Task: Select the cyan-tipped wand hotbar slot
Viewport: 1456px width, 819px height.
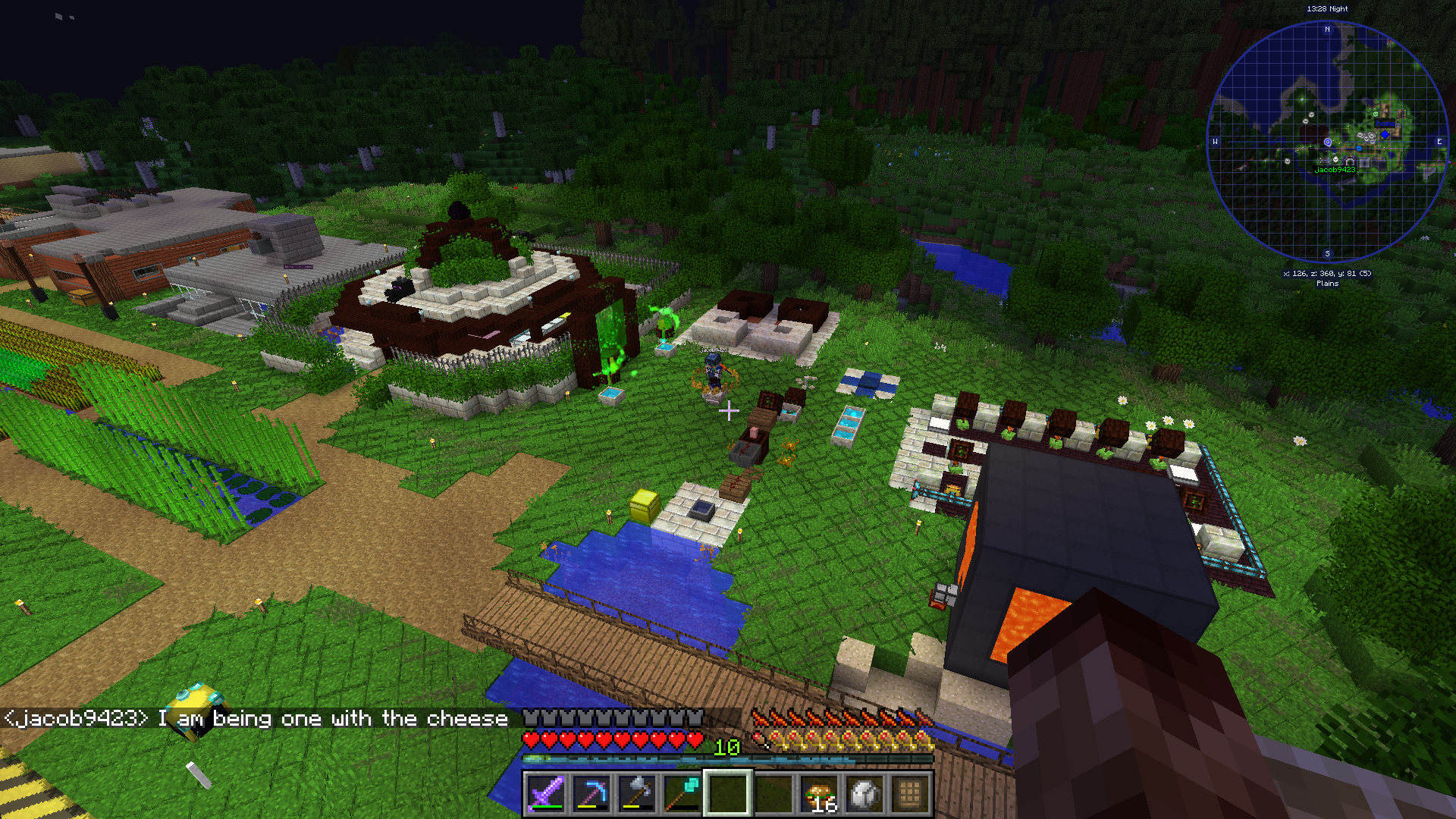Action: tap(682, 794)
